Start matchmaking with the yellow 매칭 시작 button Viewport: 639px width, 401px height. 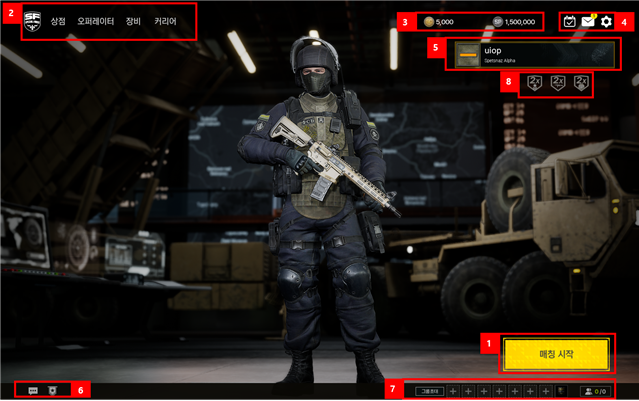(x=555, y=354)
